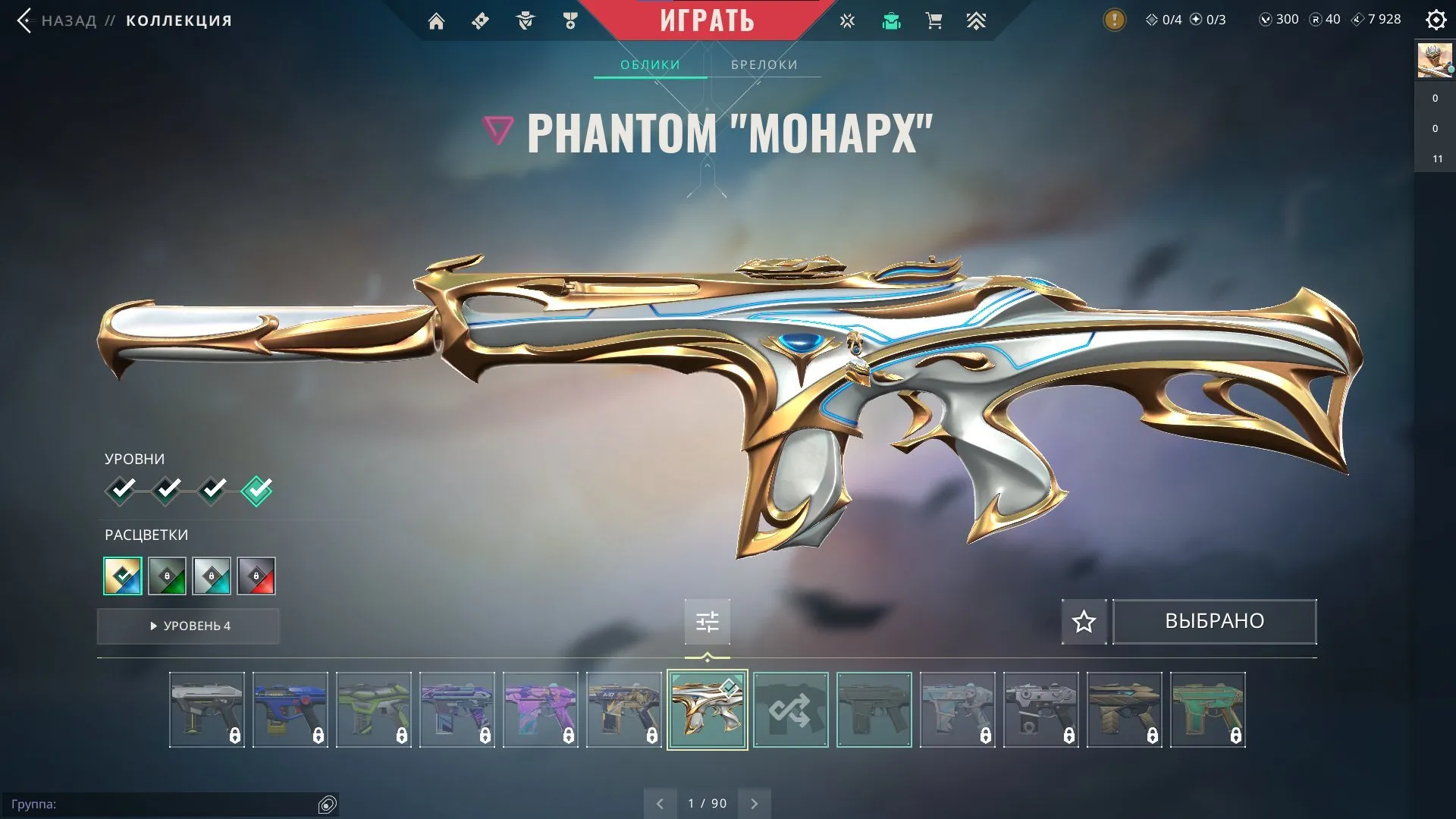Click the ВЫБРАНО button
The width and height of the screenshot is (1456, 819).
tap(1214, 621)
